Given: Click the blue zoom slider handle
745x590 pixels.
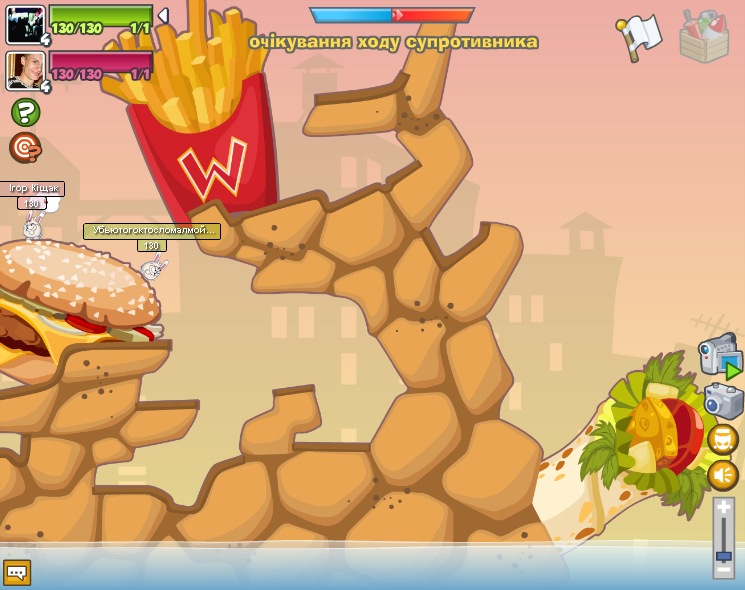Looking at the screenshot, I should point(723,554).
